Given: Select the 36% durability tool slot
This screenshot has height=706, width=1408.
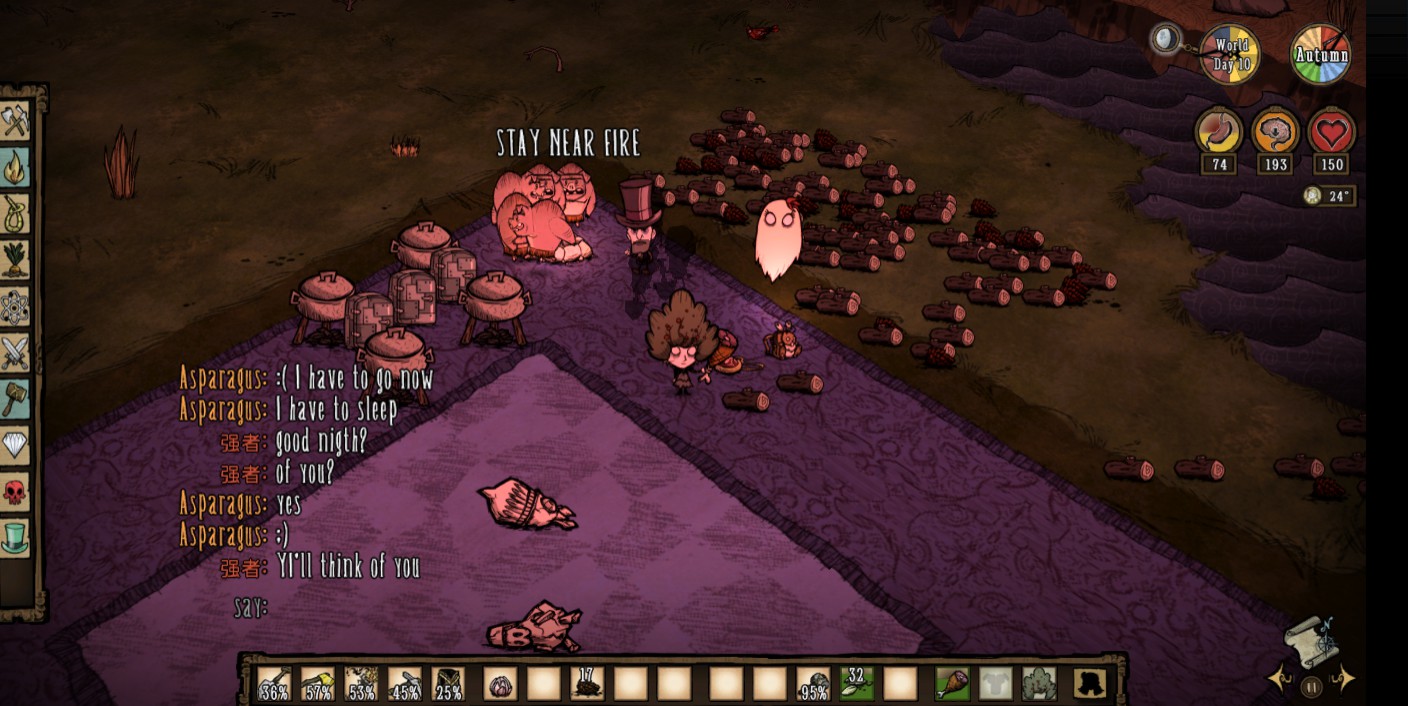Looking at the screenshot, I should [274, 683].
